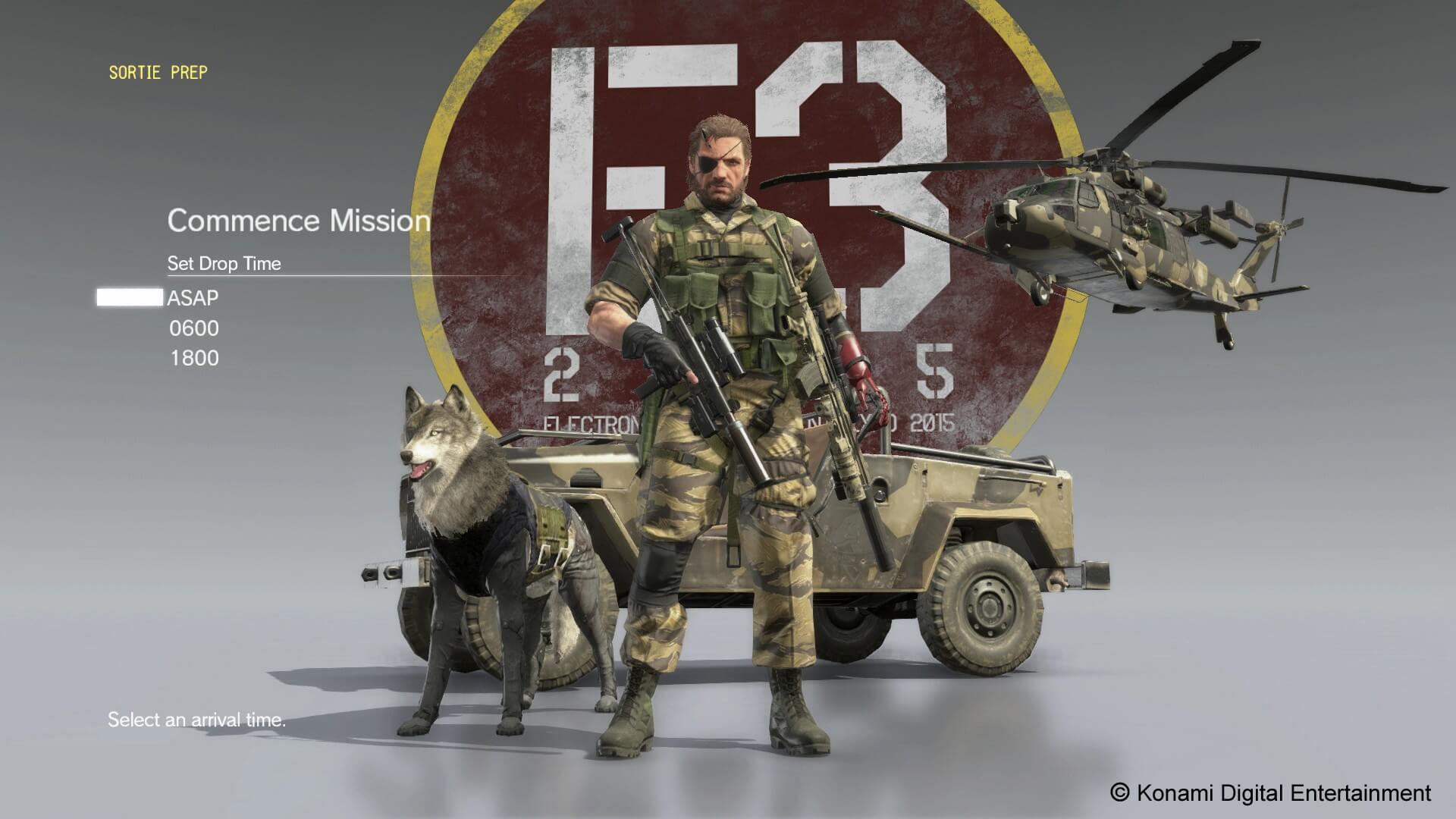
Task: Click the Commence Mission heading
Action: pyautogui.click(x=300, y=221)
